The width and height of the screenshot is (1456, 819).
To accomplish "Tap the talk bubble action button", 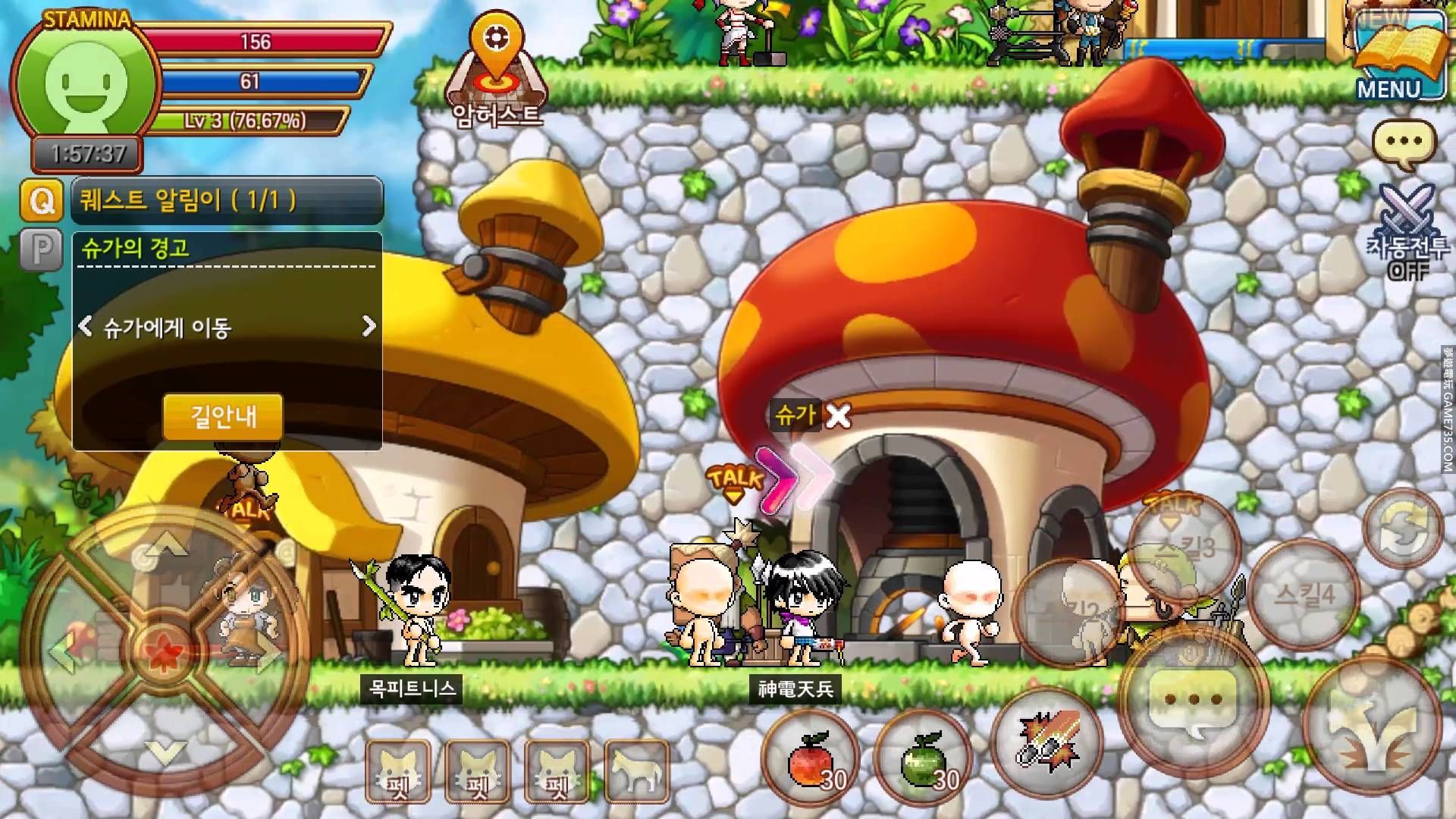I will [1193, 700].
